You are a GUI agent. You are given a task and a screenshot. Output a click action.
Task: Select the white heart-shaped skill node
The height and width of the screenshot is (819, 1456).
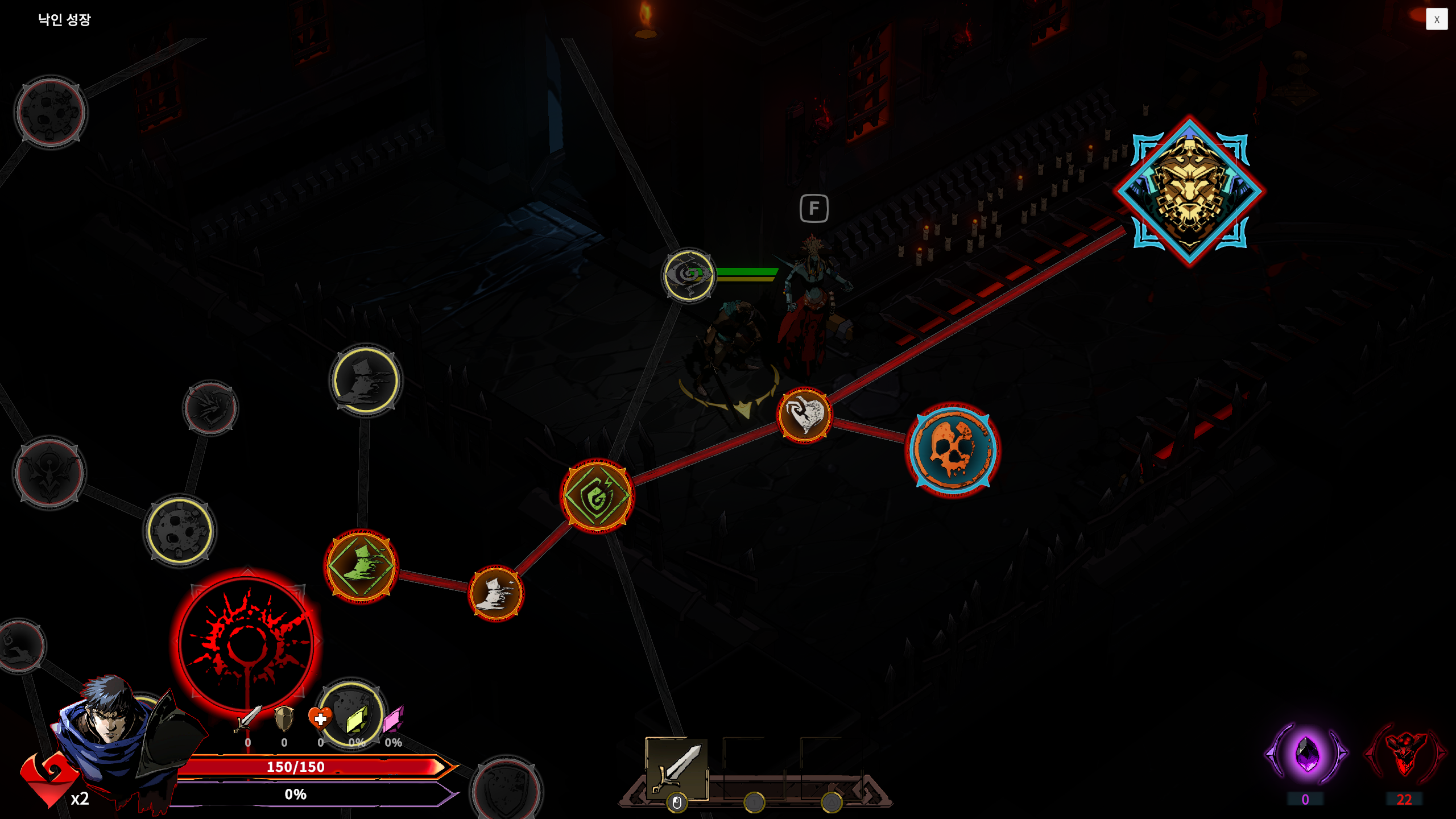click(x=804, y=415)
